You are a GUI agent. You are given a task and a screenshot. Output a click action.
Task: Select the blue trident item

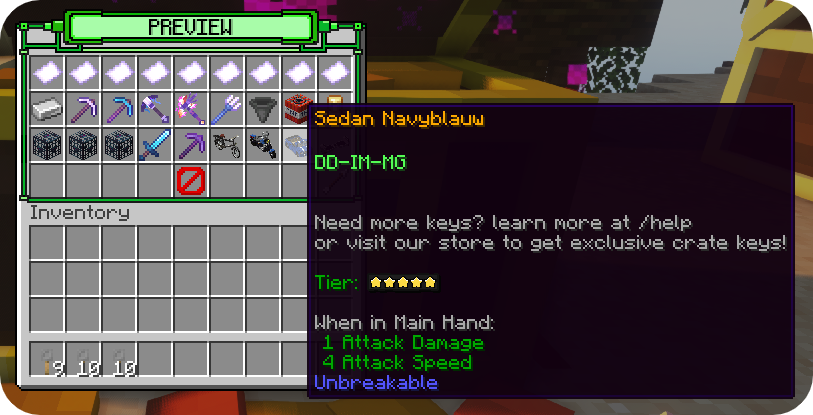[x=227, y=108]
